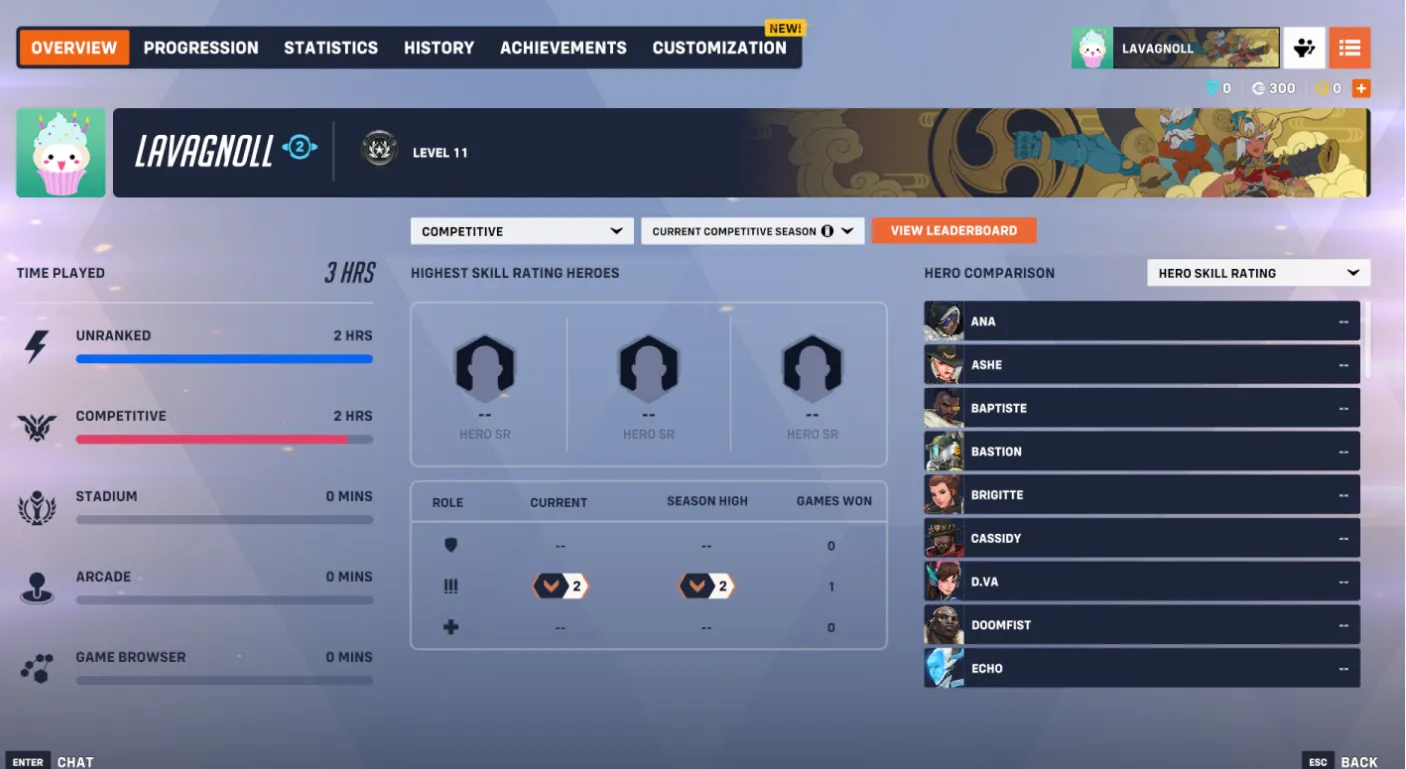Select Ana in the hero comparison list
1406x769 pixels.
click(x=1140, y=321)
